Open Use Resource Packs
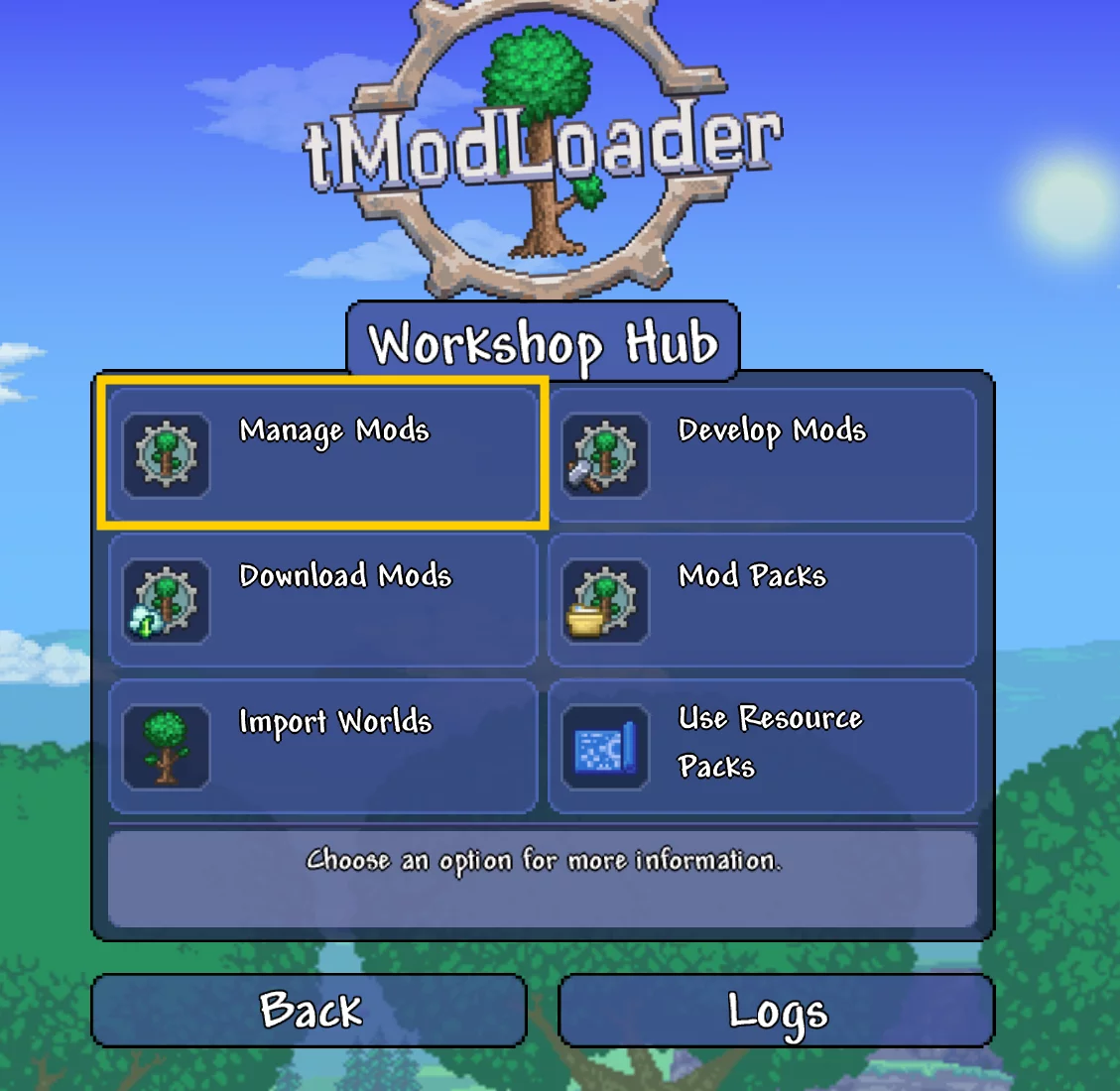 pyautogui.click(x=762, y=746)
